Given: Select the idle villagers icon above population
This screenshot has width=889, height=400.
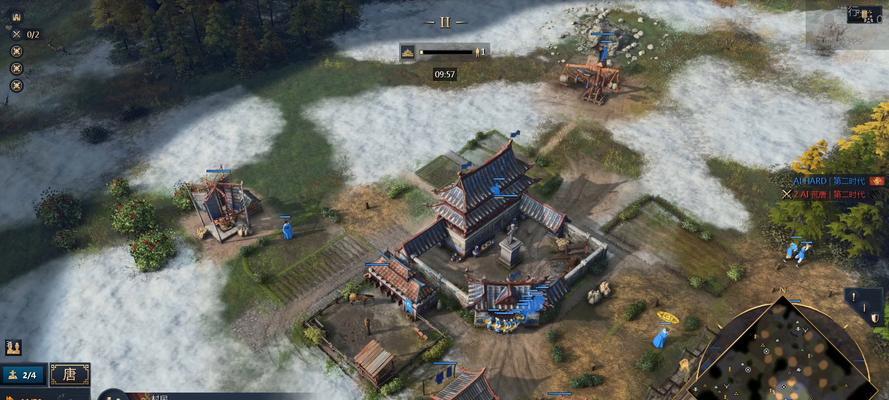Looking at the screenshot, I should [x=13, y=347].
